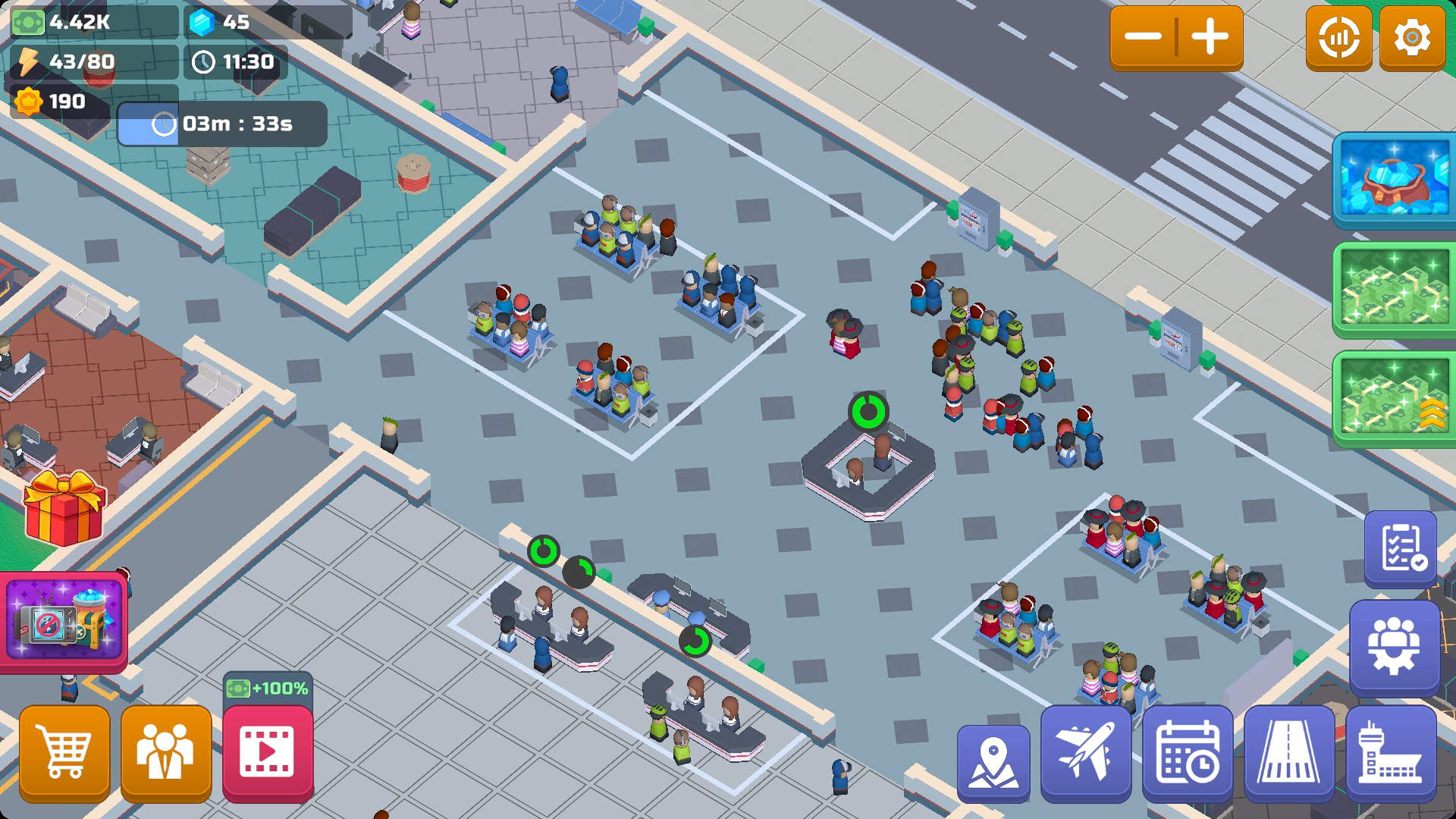1456x819 pixels.
Task: Open the statistics chart button
Action: point(1338,37)
